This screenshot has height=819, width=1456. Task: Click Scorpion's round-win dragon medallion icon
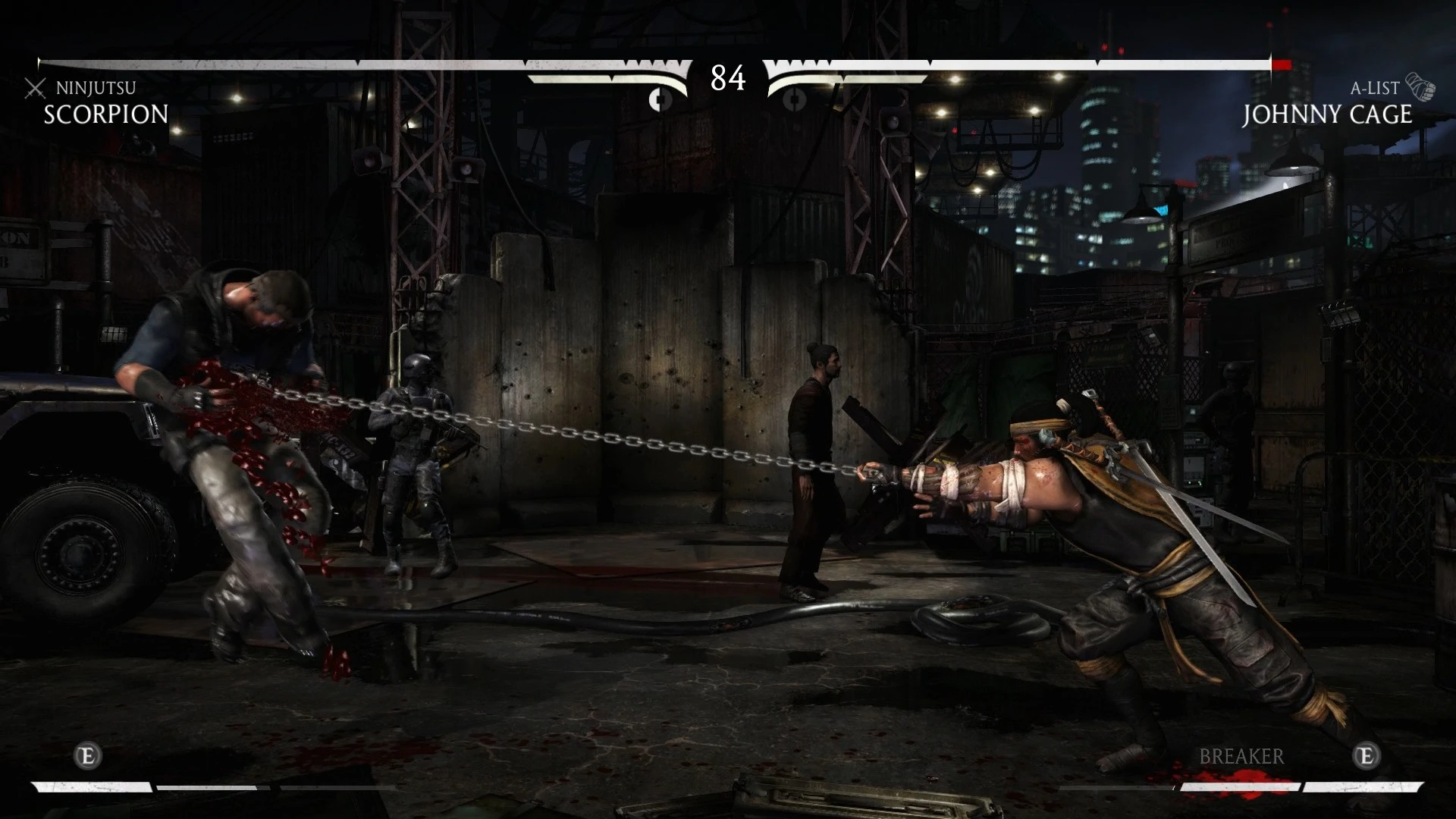point(659,99)
